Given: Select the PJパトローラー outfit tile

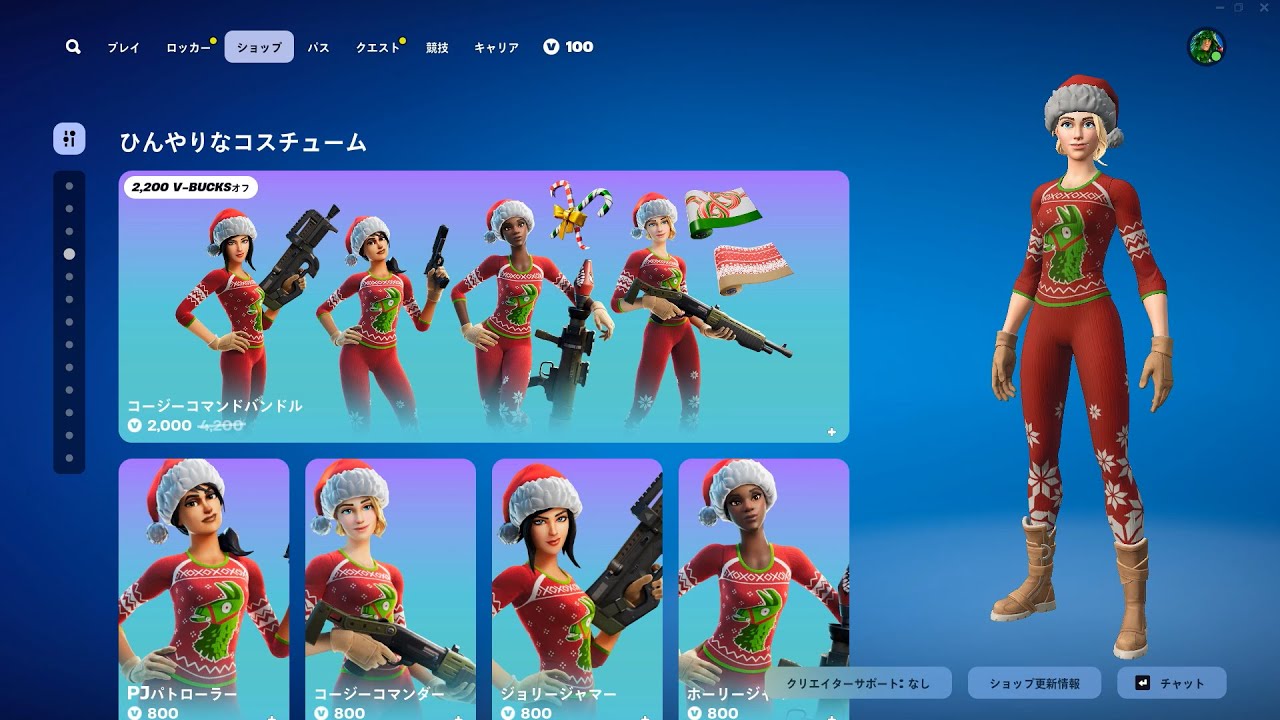Looking at the screenshot, I should (204, 589).
